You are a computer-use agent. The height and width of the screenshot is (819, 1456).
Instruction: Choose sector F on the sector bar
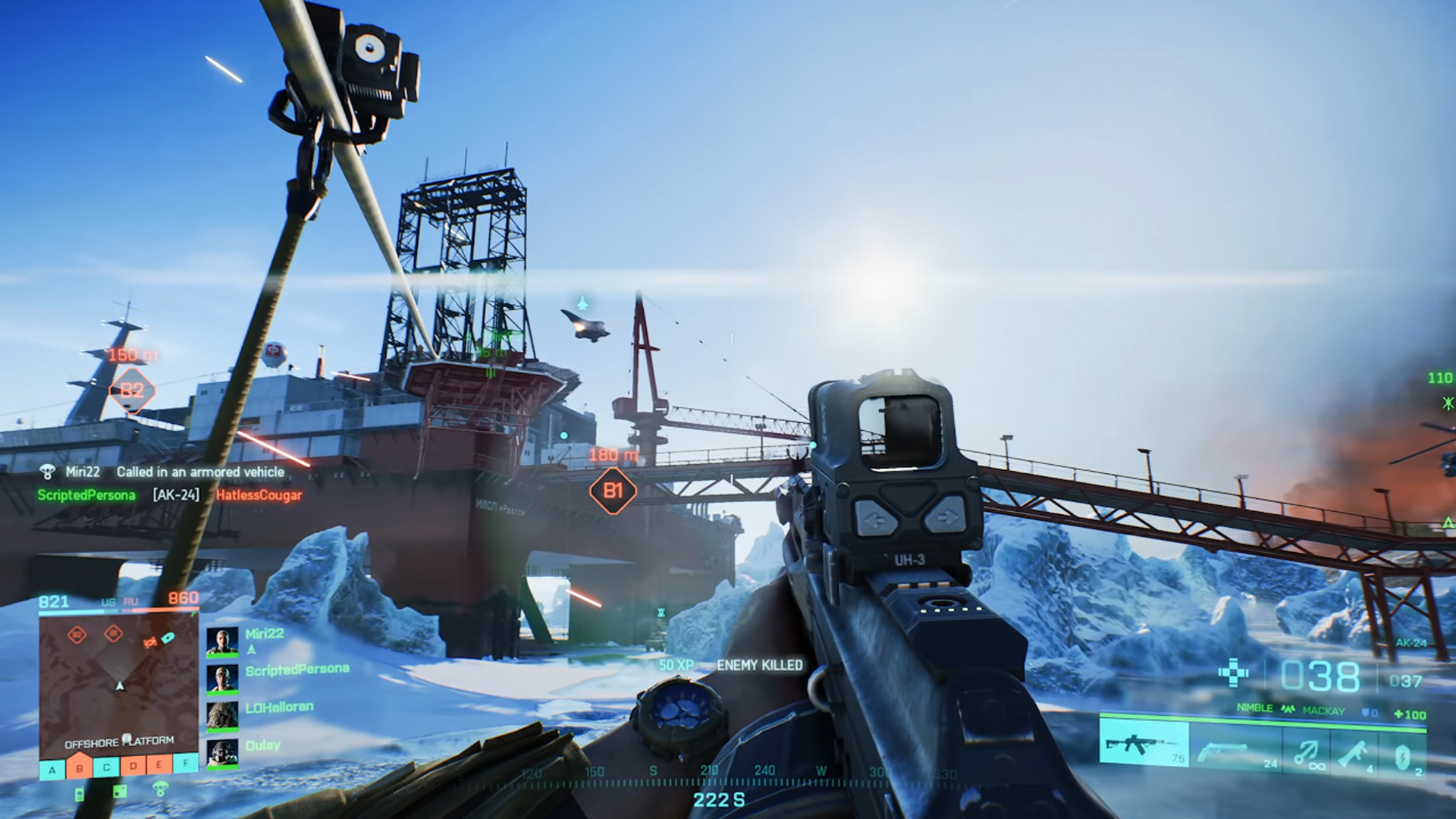click(x=186, y=762)
